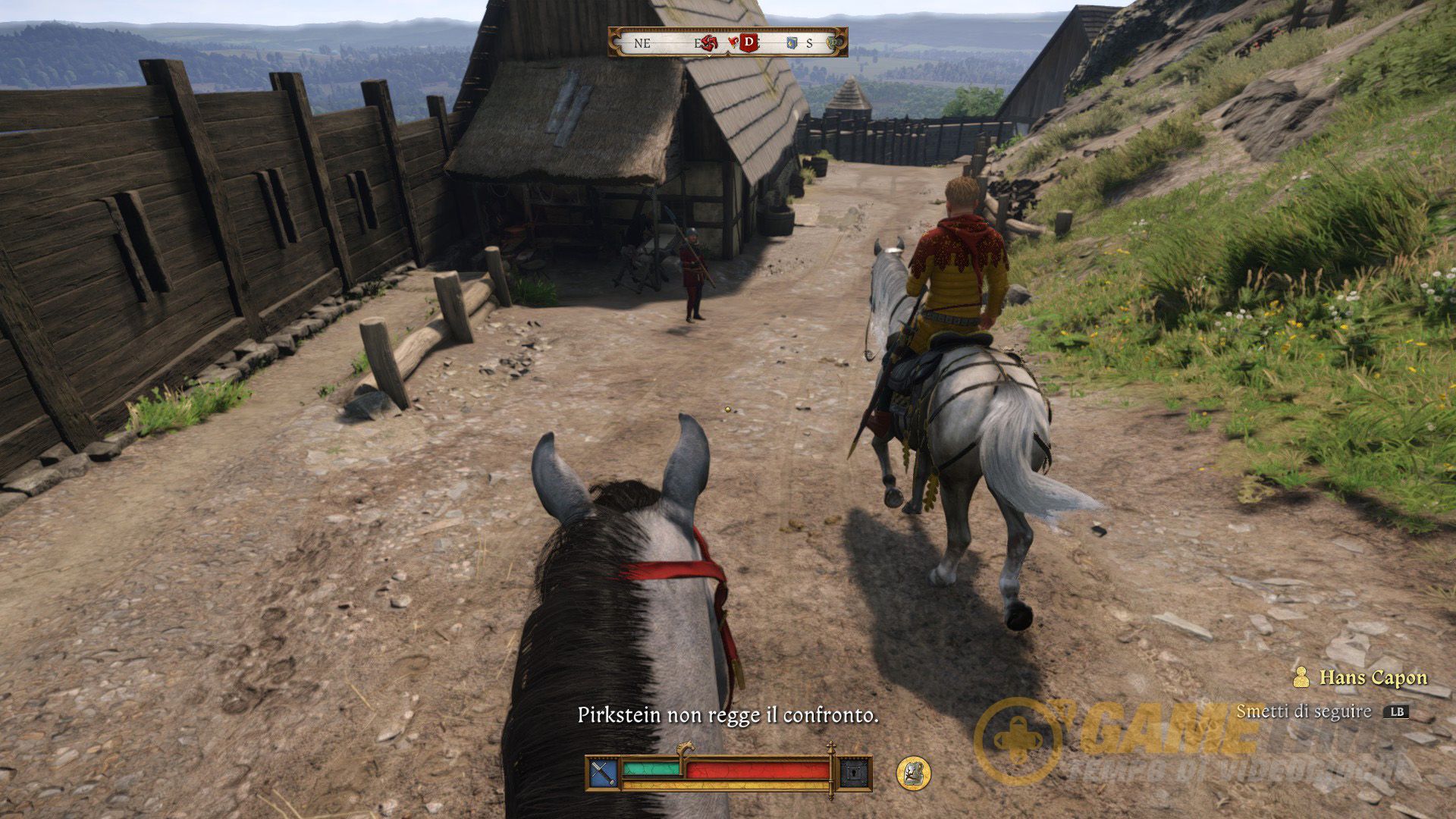This screenshot has width=1456, height=819.
Task: Click the blue shield compass marker
Action: 792,43
